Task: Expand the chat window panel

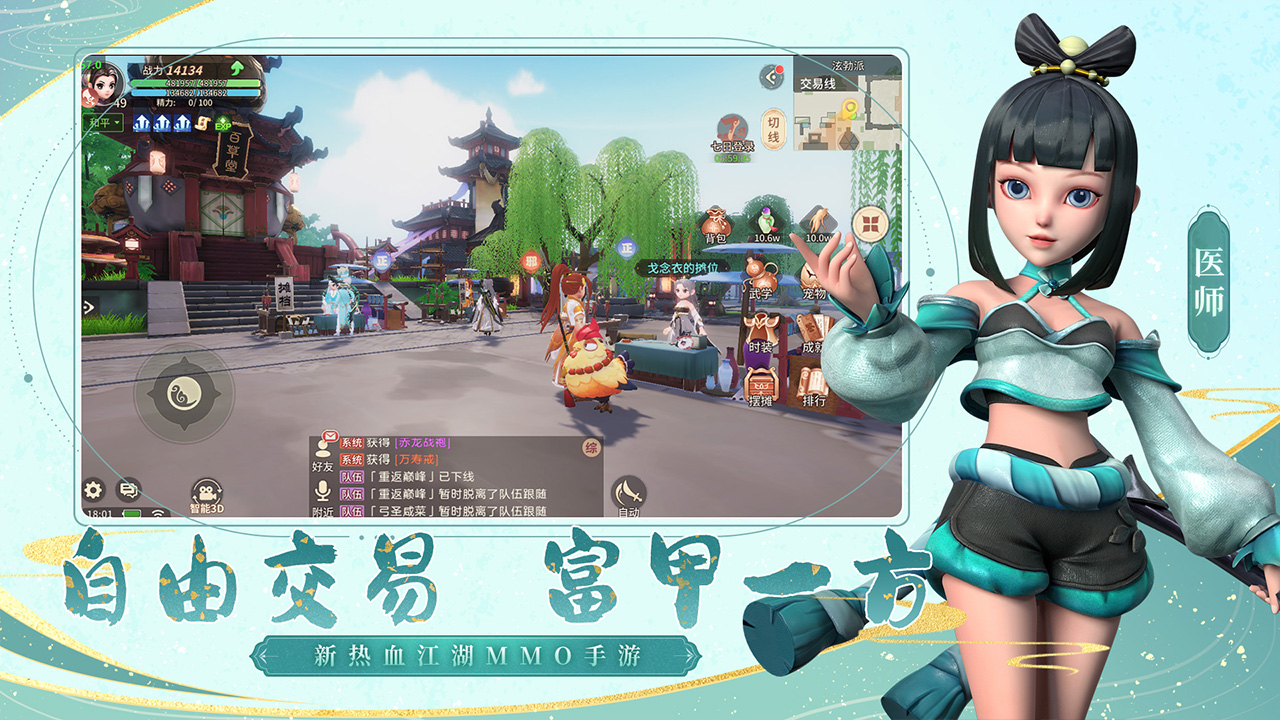Action: 128,490
